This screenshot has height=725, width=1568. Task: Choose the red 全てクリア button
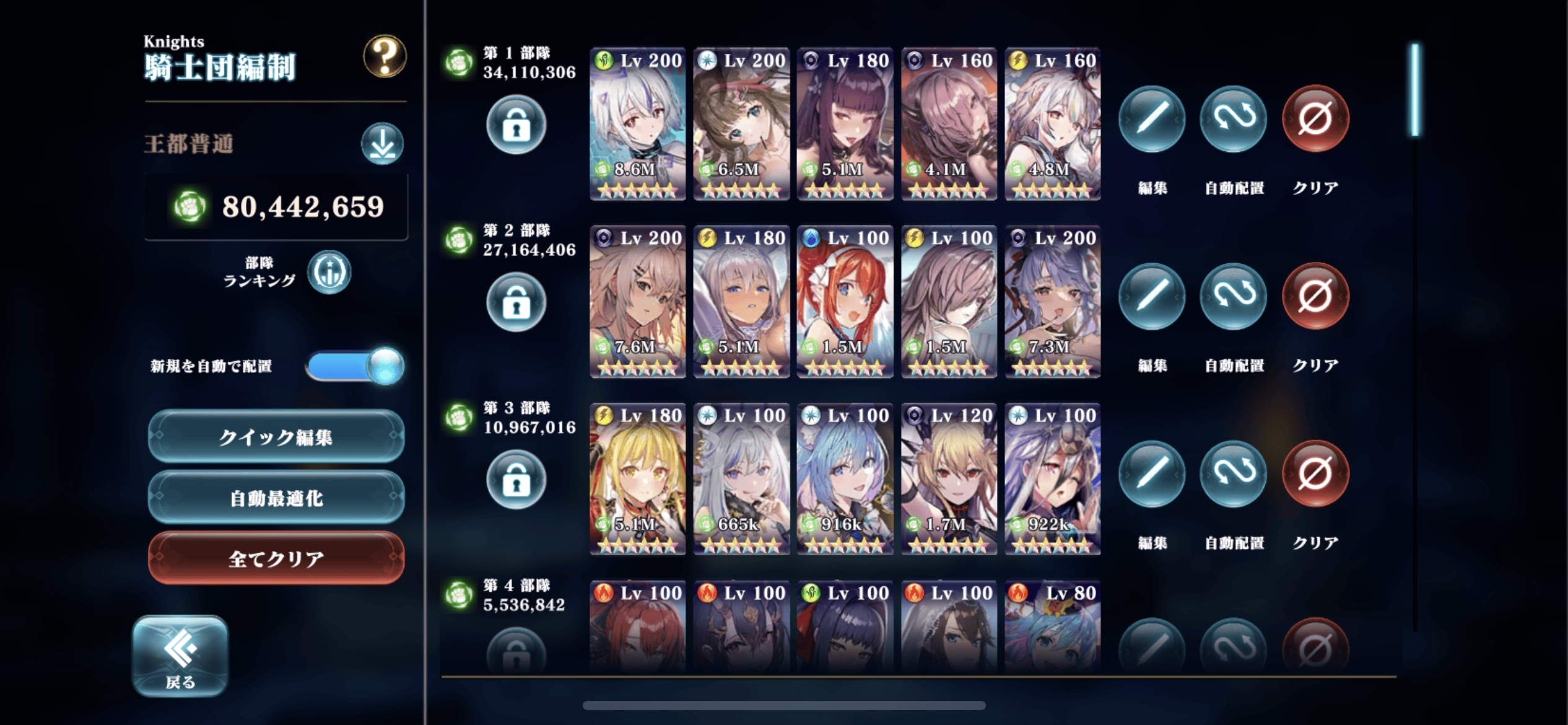(276, 558)
